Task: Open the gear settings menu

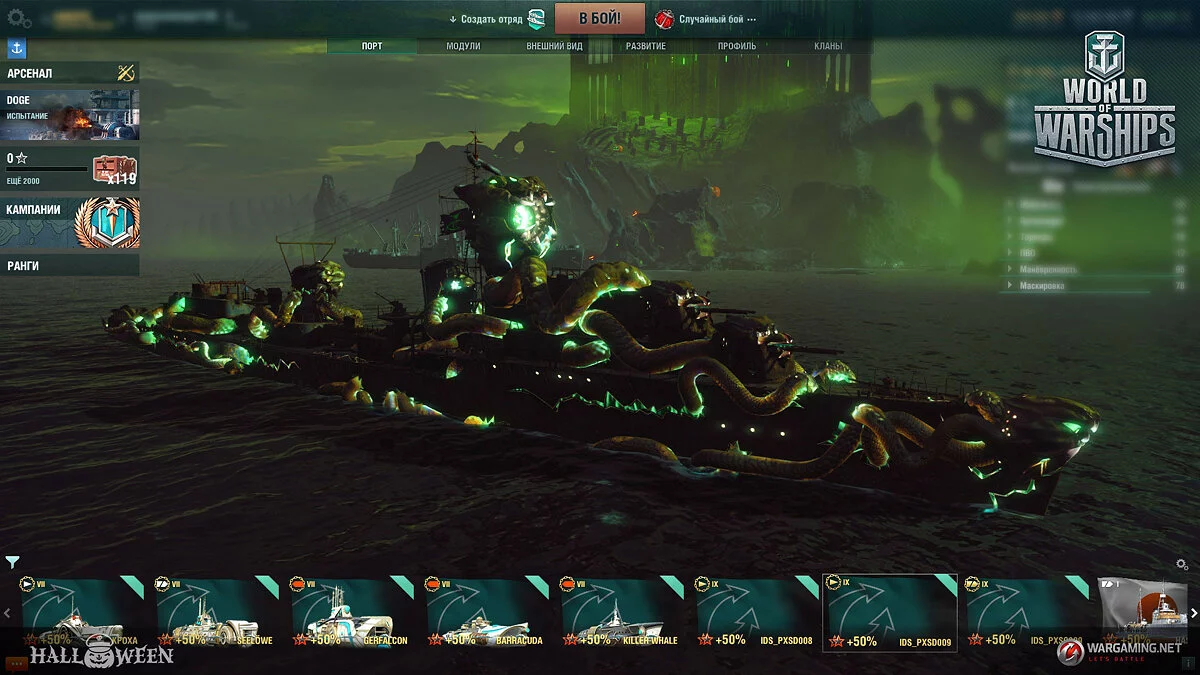Action: click(x=19, y=18)
